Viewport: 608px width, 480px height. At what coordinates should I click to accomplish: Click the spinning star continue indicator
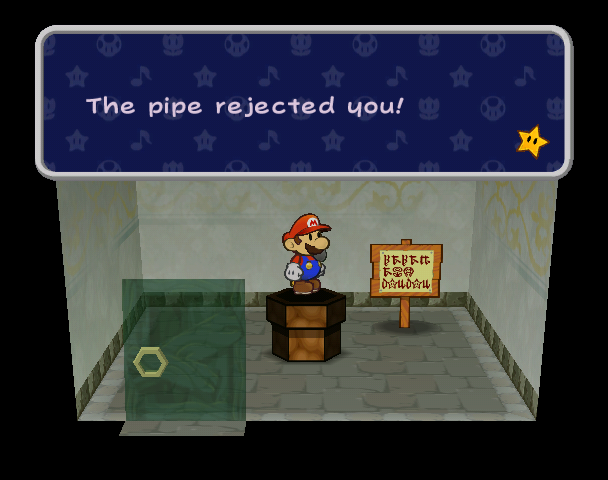click(532, 141)
